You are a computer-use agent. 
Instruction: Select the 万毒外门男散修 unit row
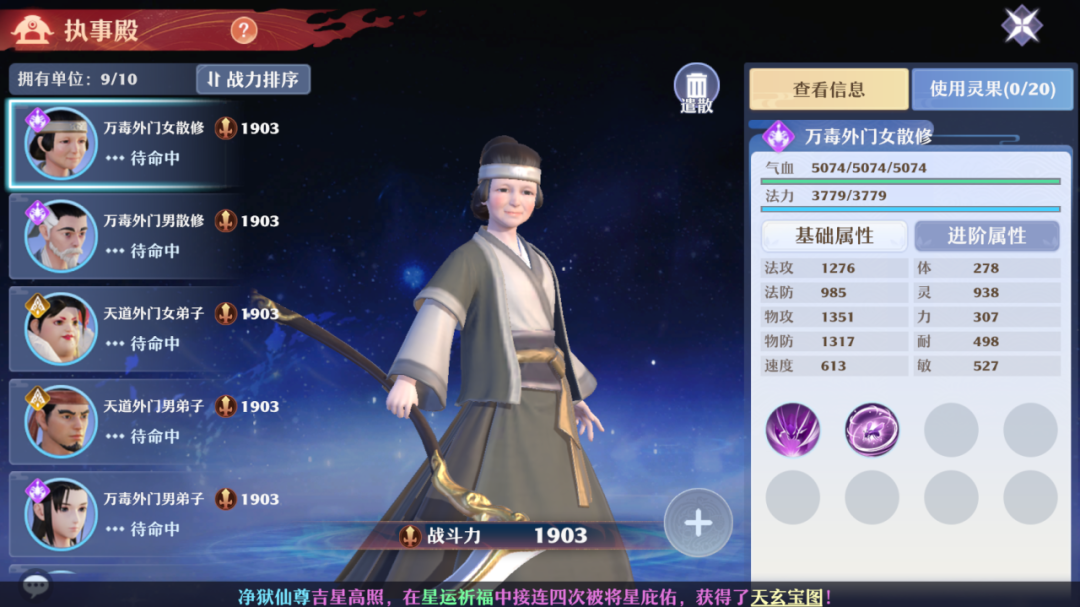coord(125,236)
